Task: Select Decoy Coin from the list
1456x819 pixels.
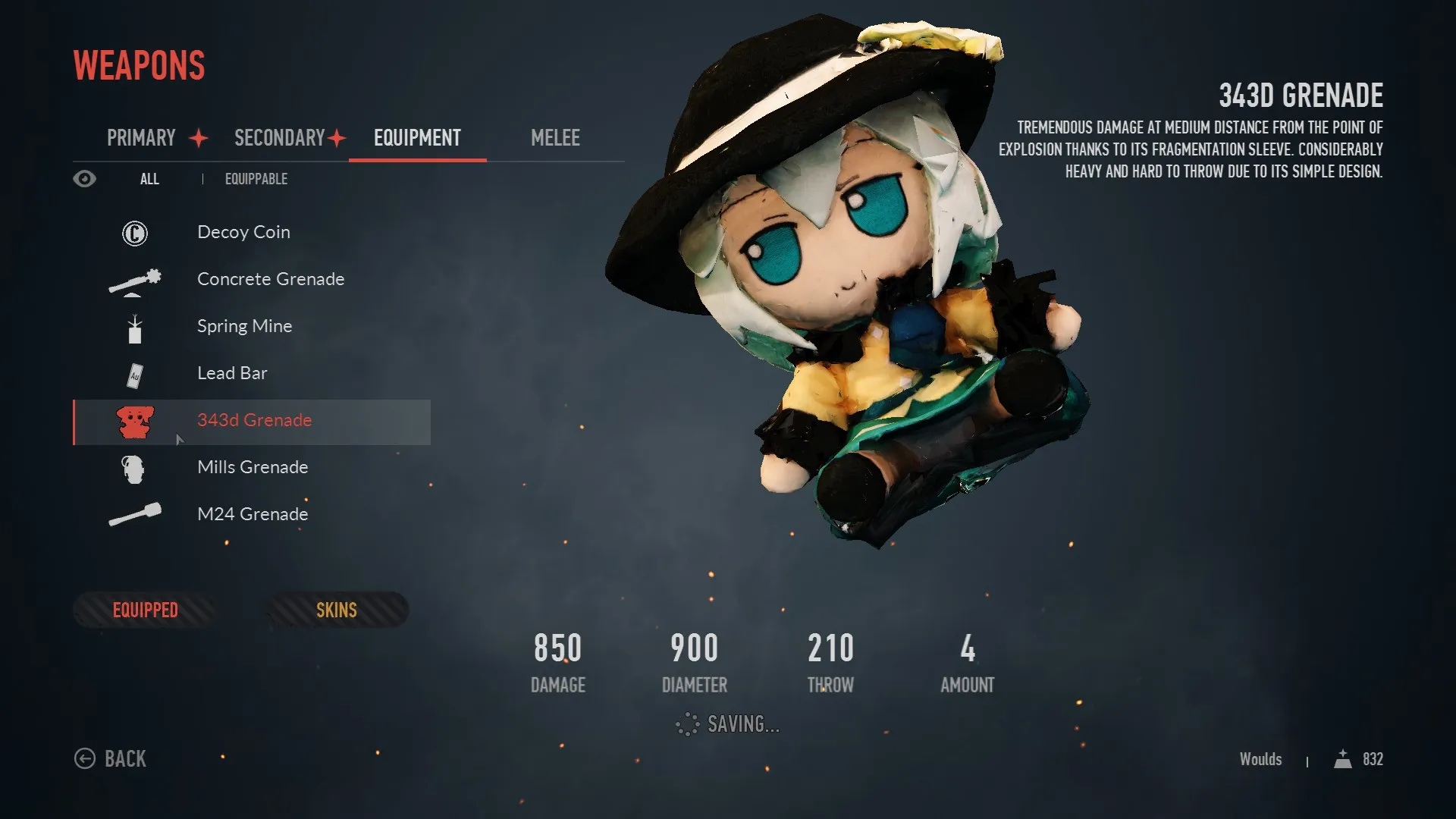Action: tap(243, 232)
